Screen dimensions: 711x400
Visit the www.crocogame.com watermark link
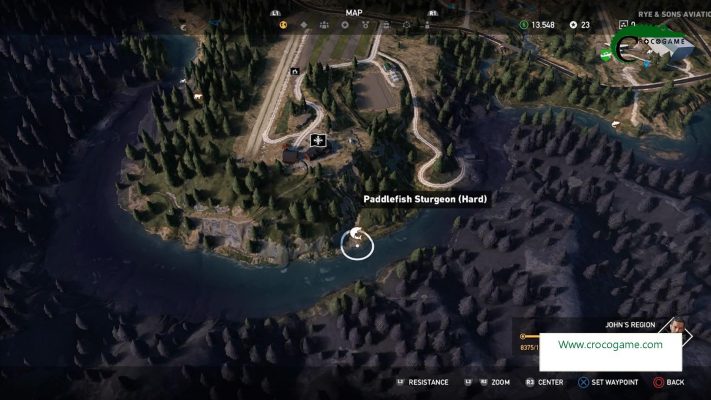pyautogui.click(x=610, y=345)
